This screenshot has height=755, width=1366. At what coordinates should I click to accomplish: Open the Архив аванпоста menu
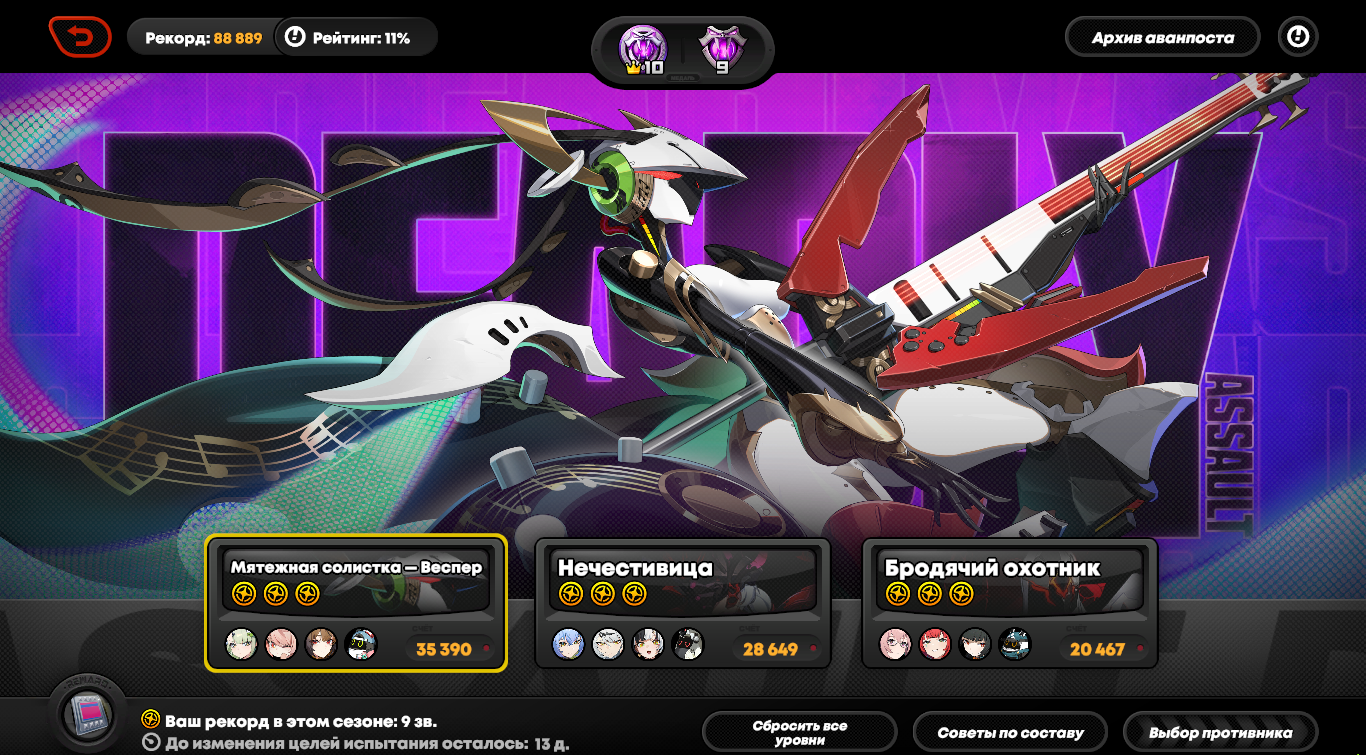(x=1162, y=38)
